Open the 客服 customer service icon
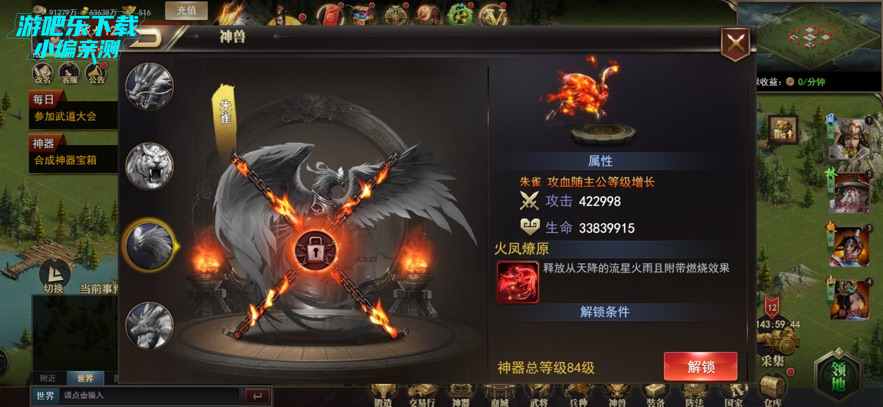The width and height of the screenshot is (883, 407). (69, 73)
